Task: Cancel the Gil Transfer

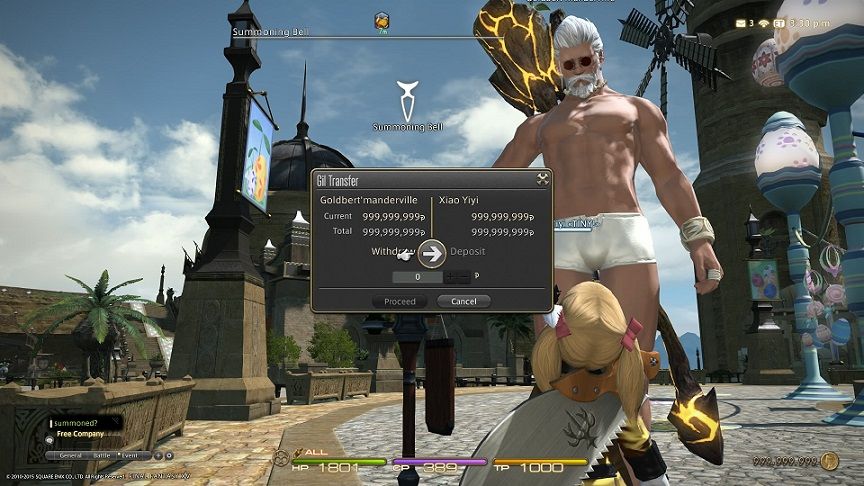Action: click(463, 301)
